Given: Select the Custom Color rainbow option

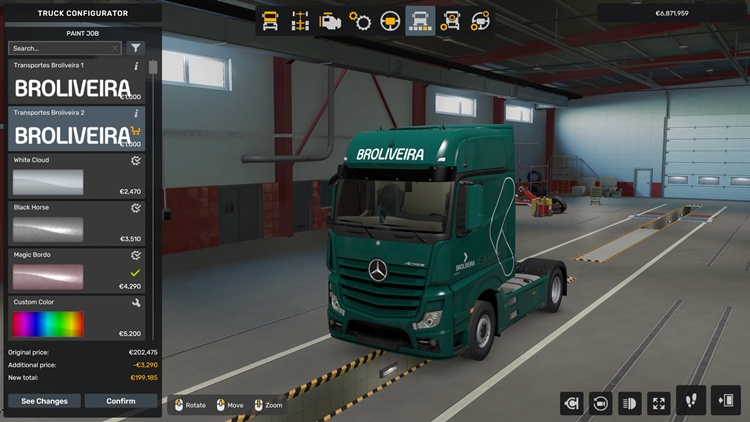Looking at the screenshot, I should [75, 318].
